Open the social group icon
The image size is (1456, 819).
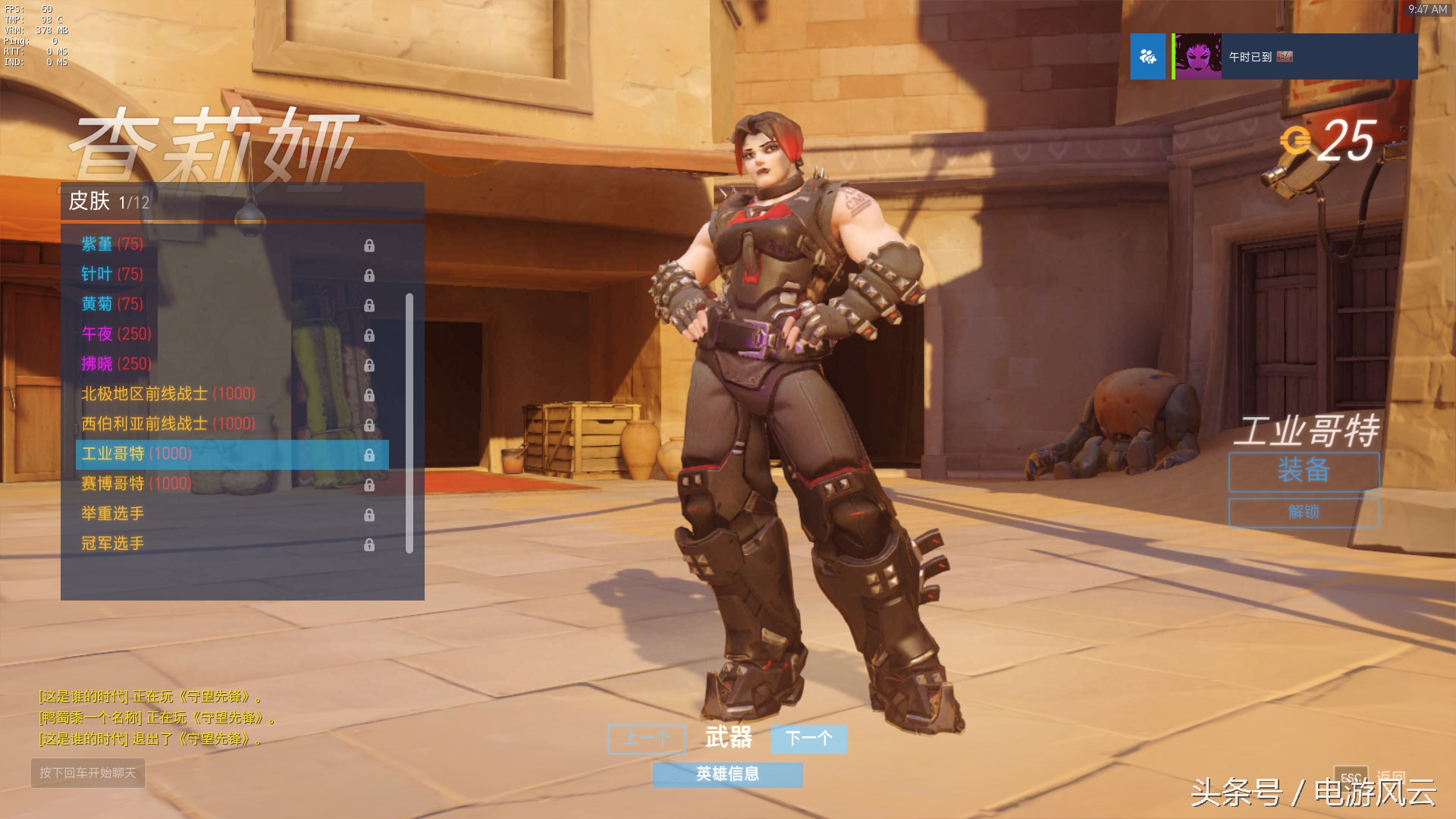click(1147, 57)
